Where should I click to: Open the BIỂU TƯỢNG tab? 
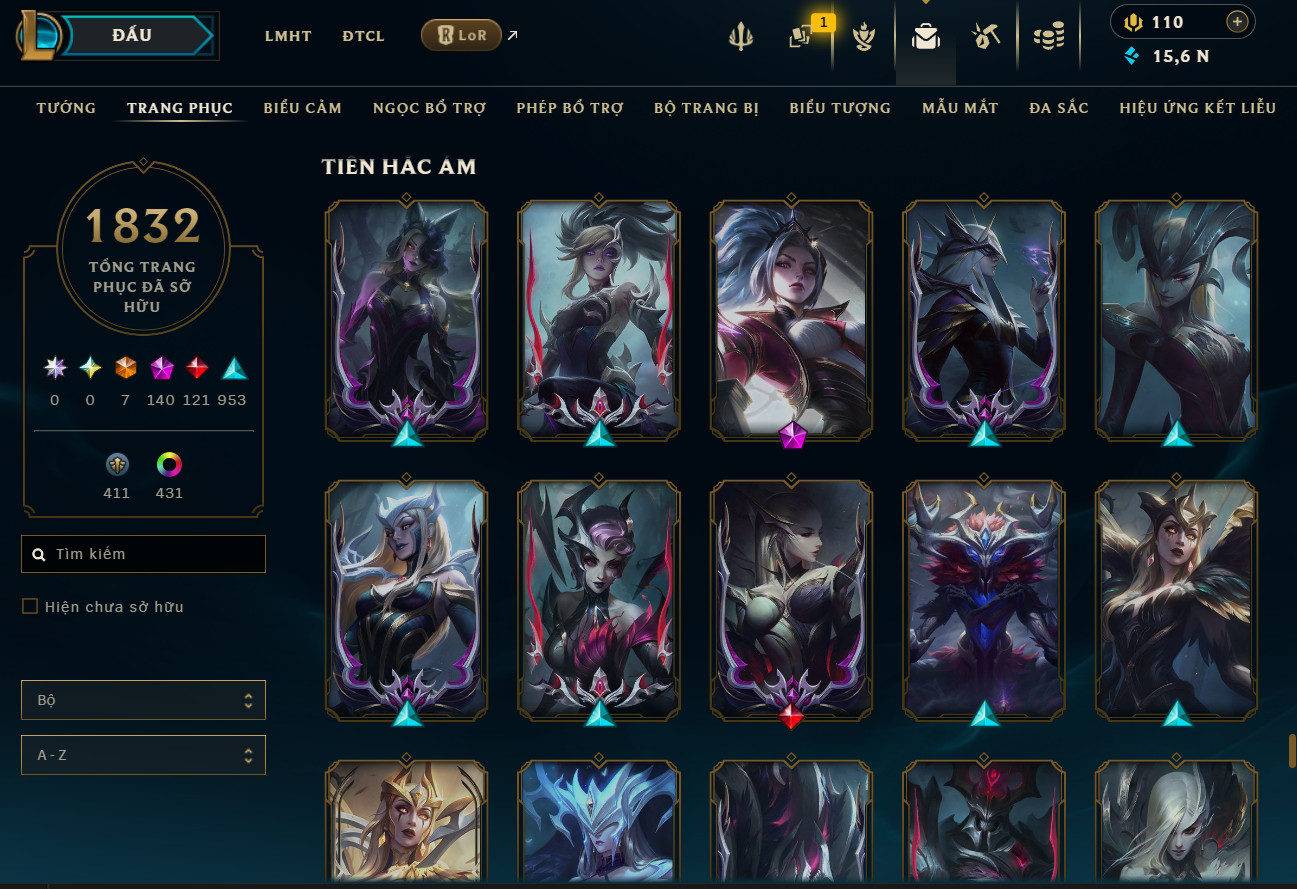(x=840, y=108)
